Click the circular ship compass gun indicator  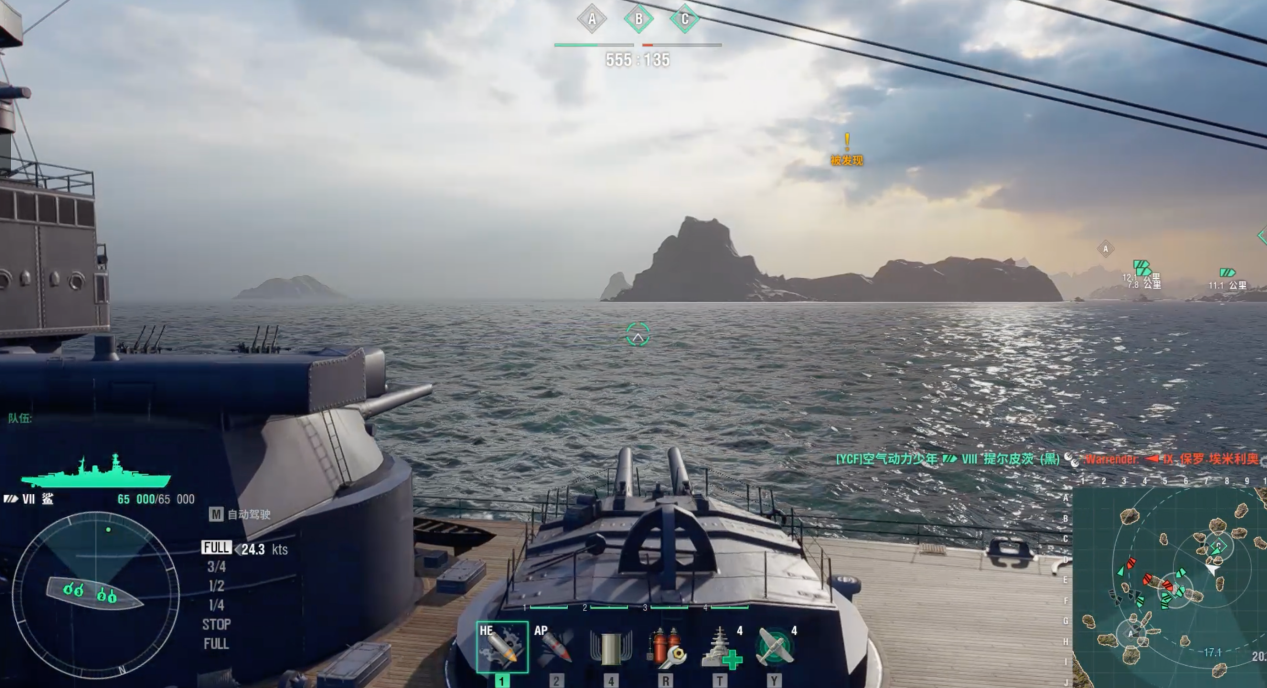point(95,594)
